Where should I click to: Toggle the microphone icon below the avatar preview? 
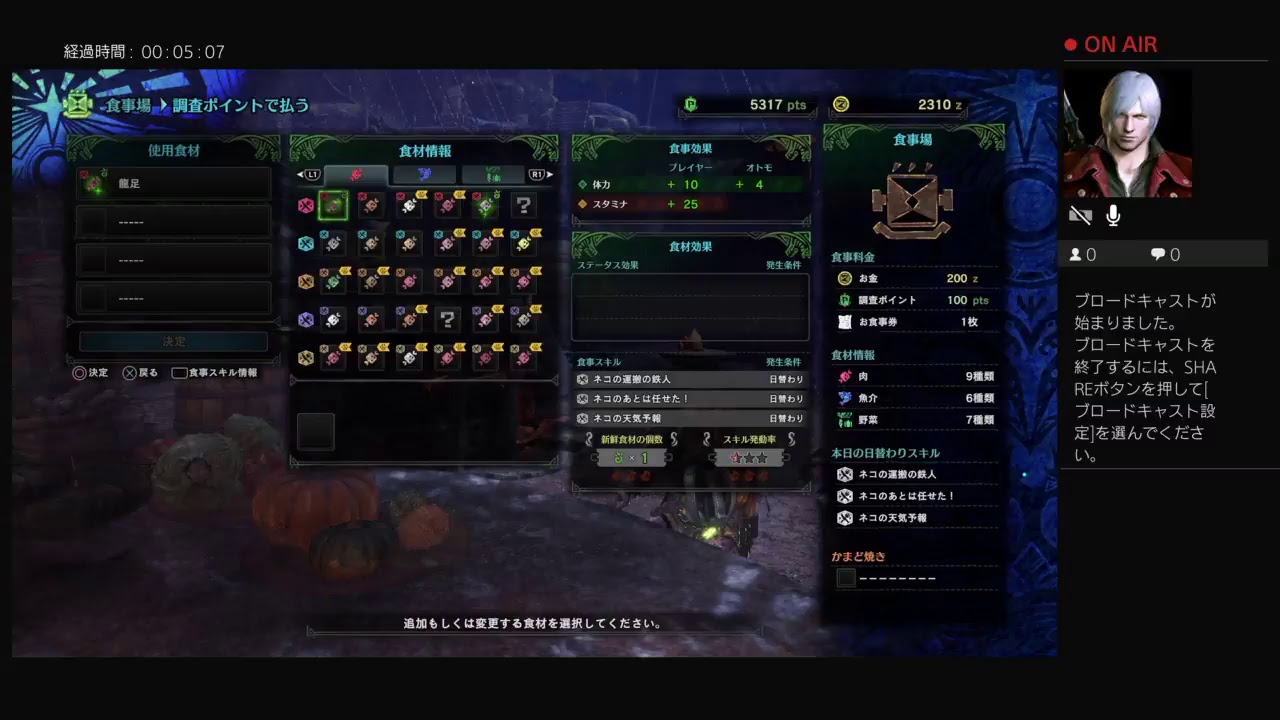point(1113,214)
